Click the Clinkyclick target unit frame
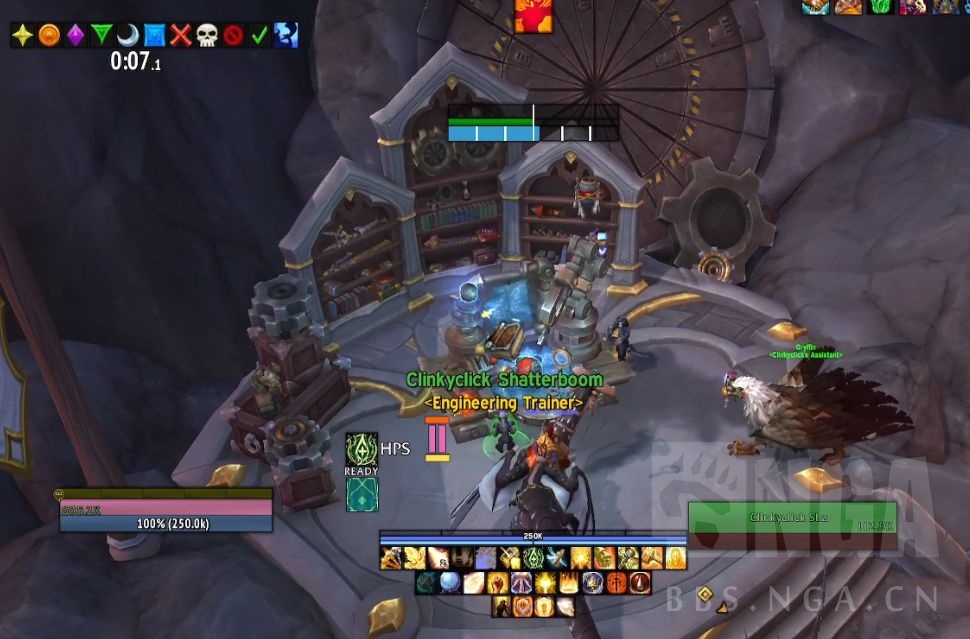This screenshot has height=639, width=970. click(792, 525)
